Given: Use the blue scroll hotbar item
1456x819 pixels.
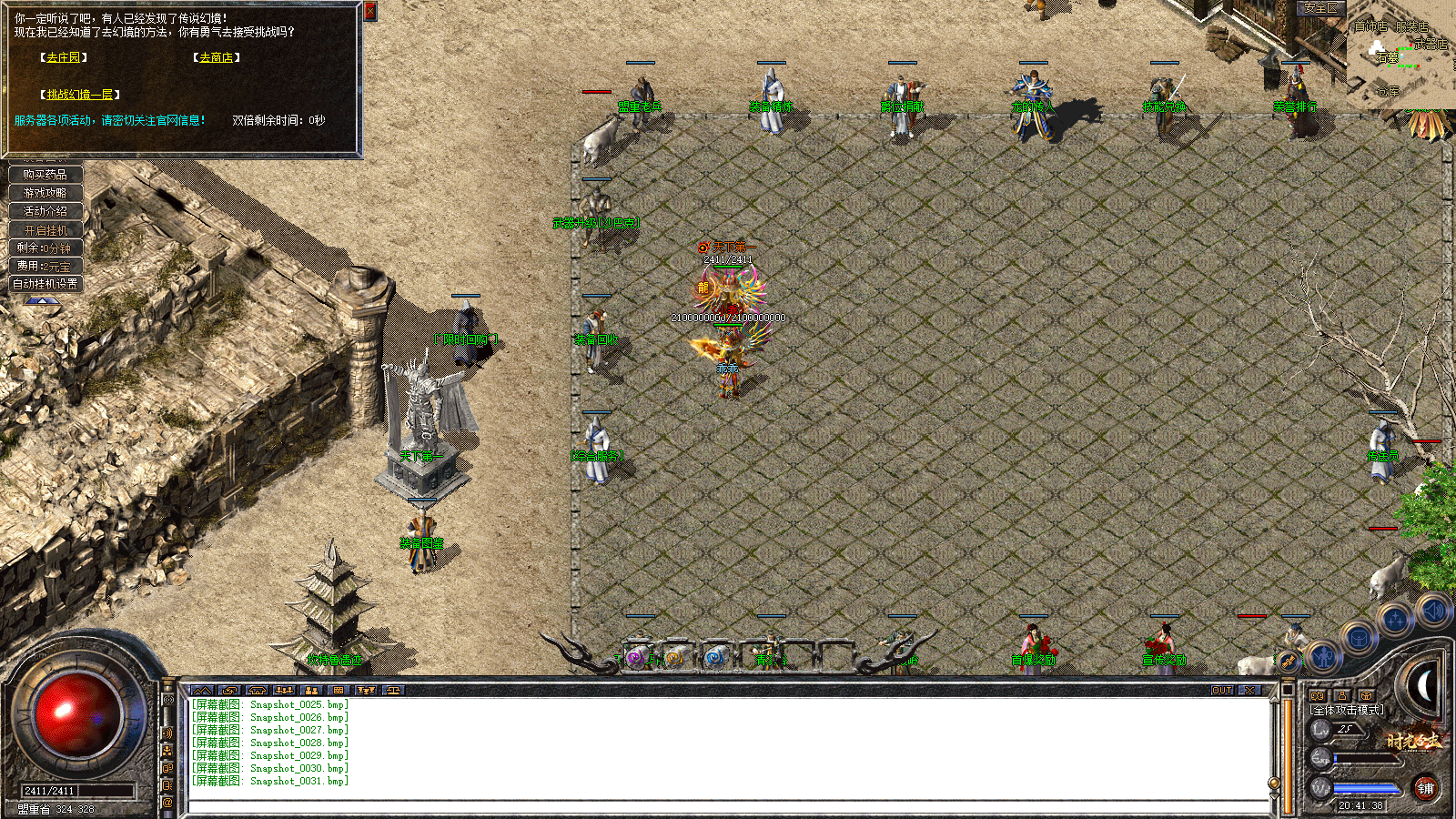Looking at the screenshot, I should coord(714,657).
